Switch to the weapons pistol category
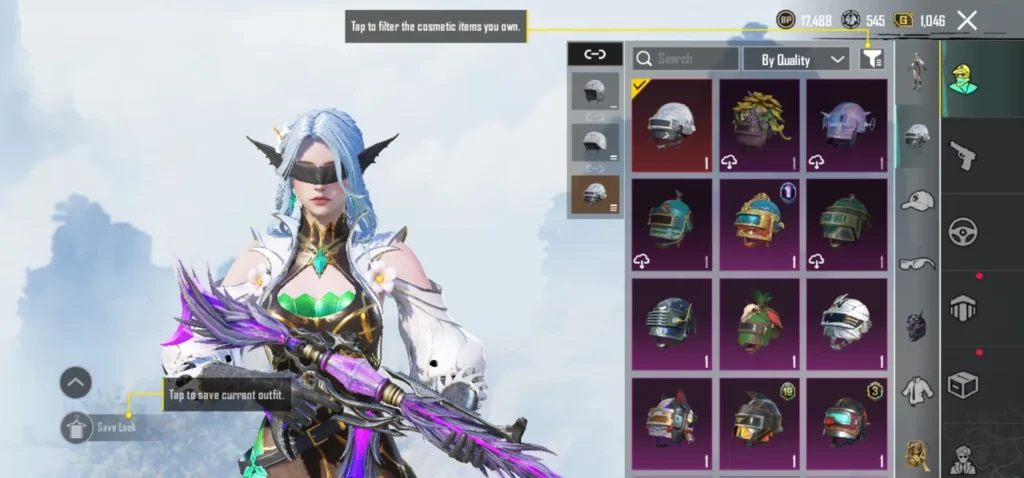 point(963,155)
